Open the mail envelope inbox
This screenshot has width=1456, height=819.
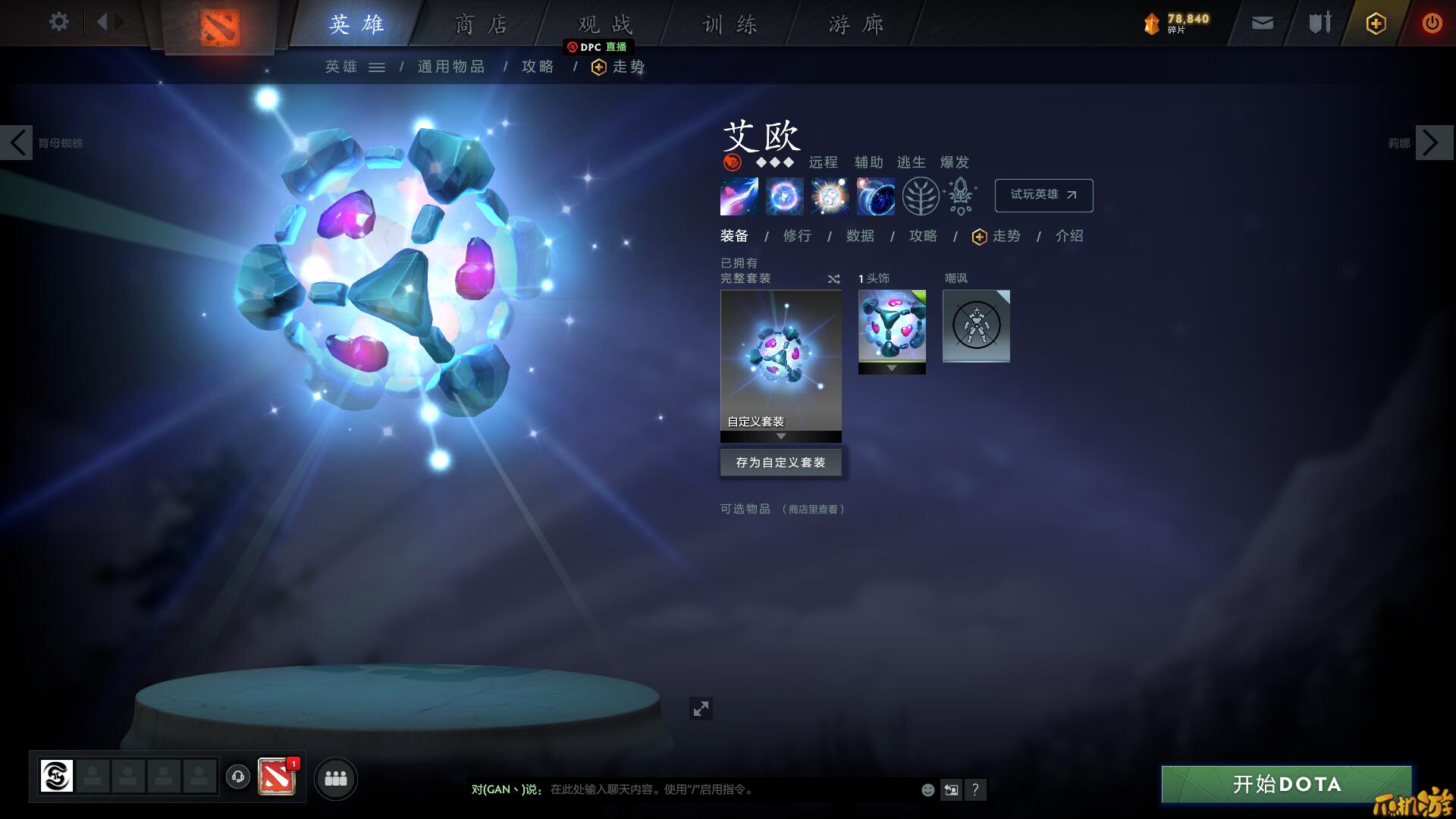(x=1263, y=24)
